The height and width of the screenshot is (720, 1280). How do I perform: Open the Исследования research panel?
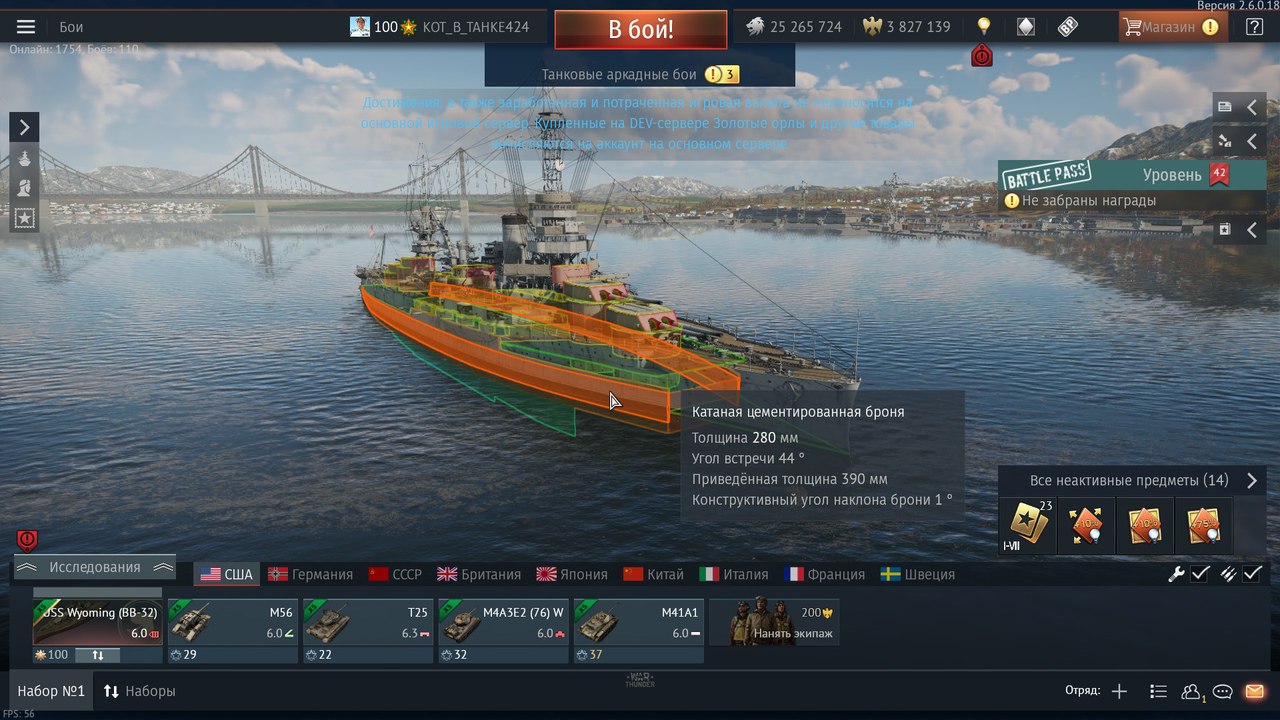coord(95,567)
